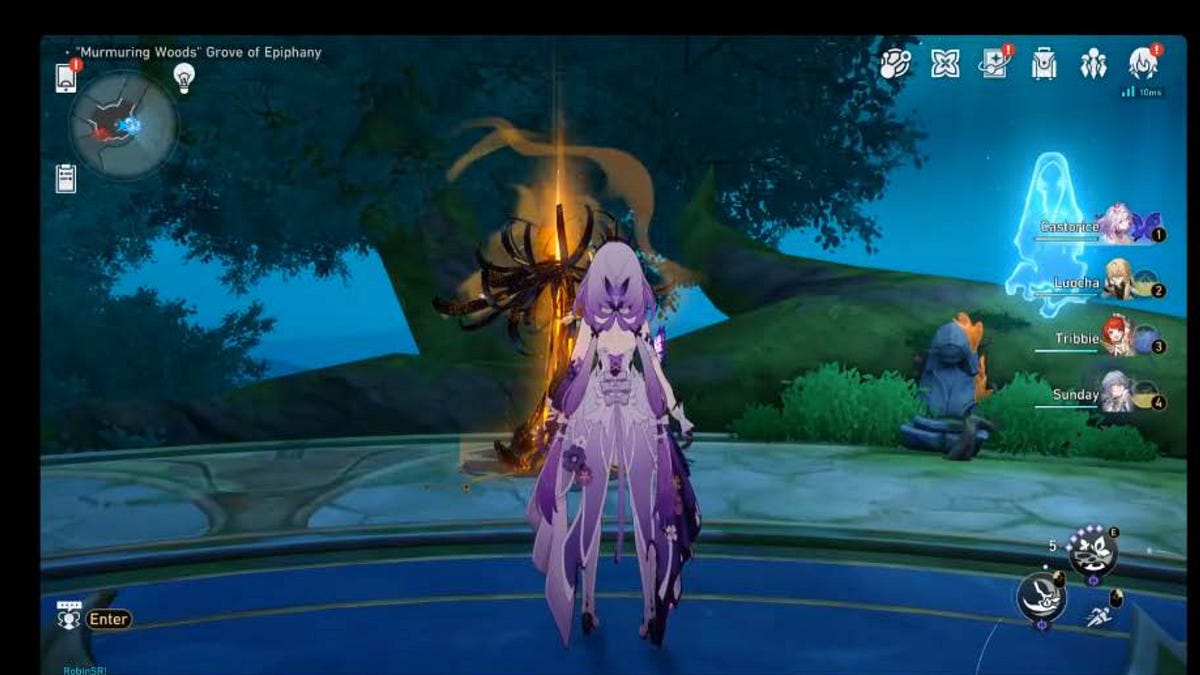
Task: Choose Sunday from the party list
Action: [1117, 395]
